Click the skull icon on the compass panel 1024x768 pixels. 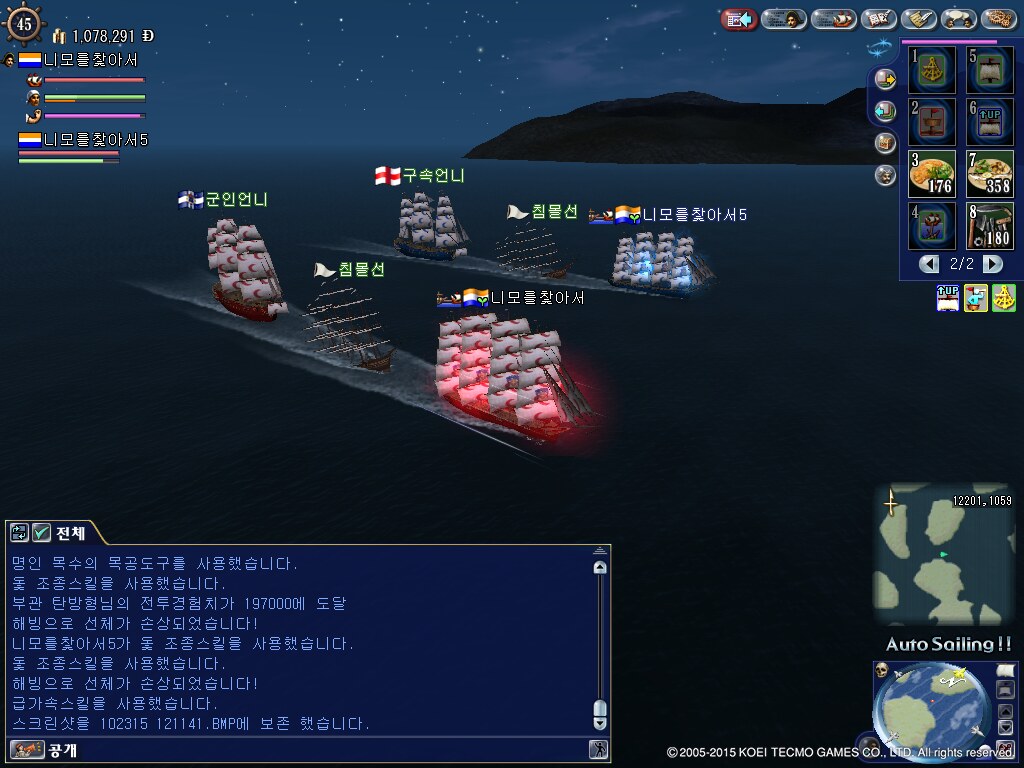882,671
